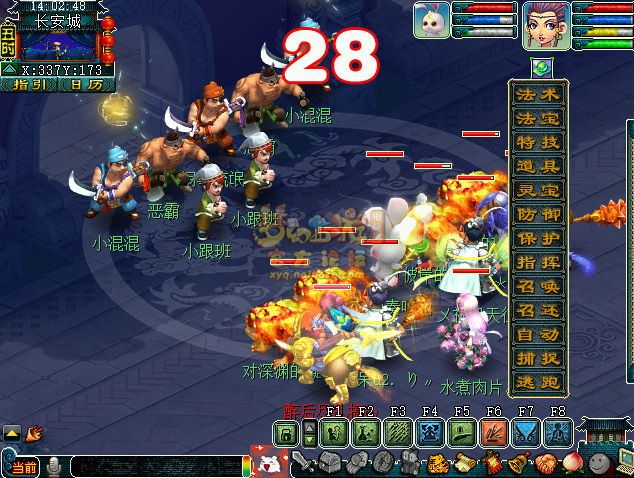
Task: Open the 法术 spell menu
Action: (x=537, y=95)
